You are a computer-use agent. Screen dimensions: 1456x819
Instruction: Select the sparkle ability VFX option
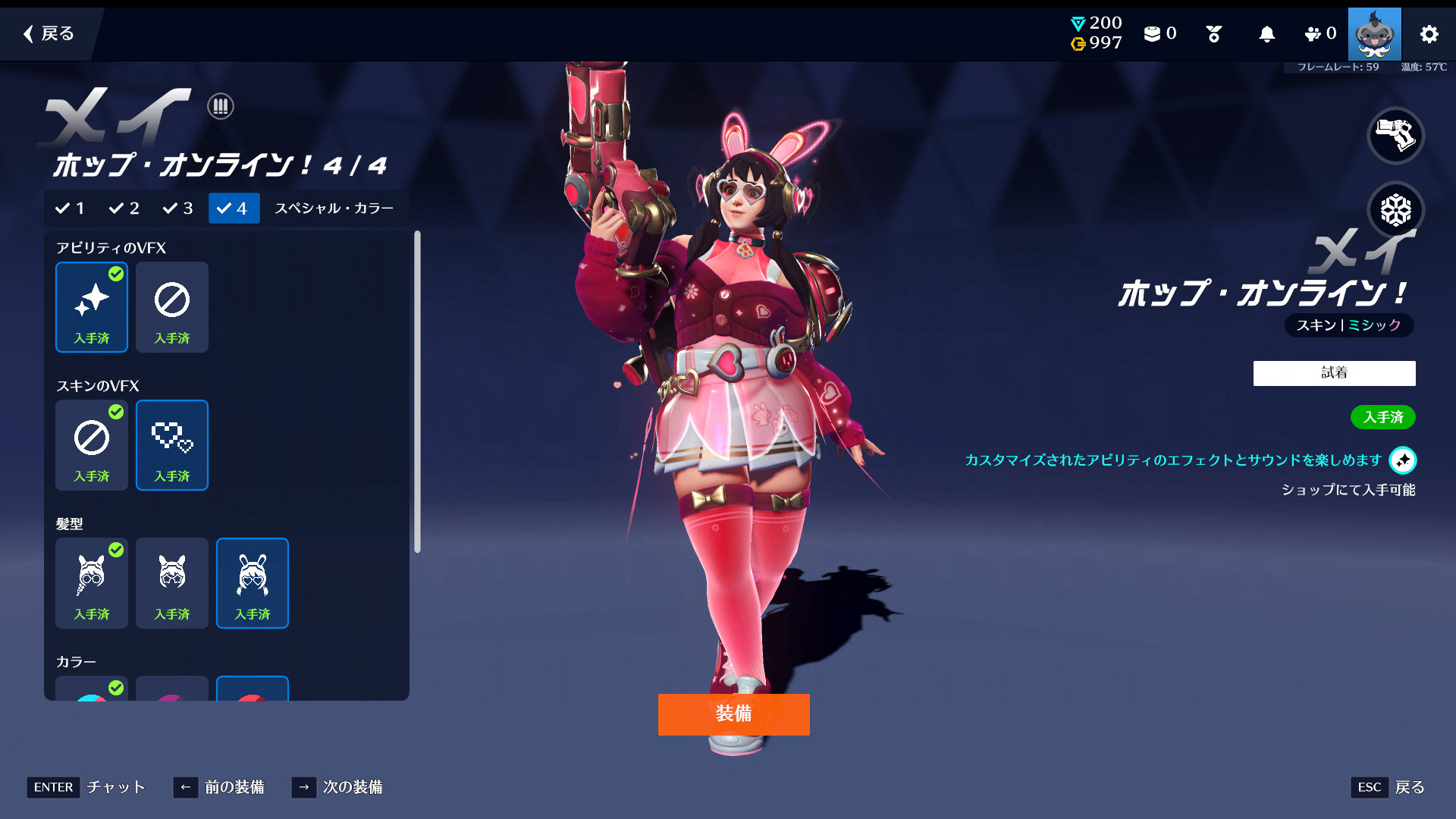92,307
